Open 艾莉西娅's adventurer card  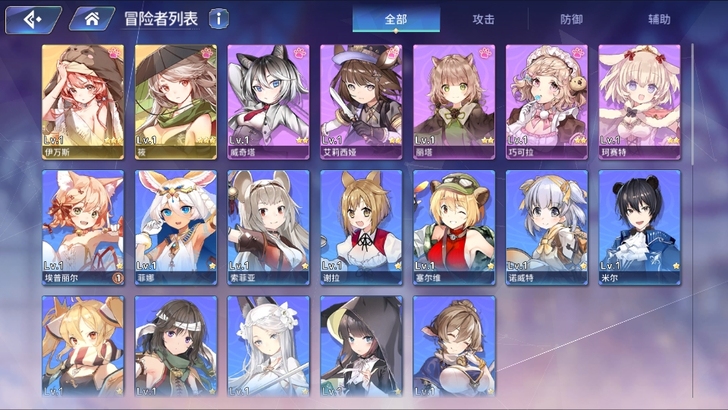pos(361,101)
